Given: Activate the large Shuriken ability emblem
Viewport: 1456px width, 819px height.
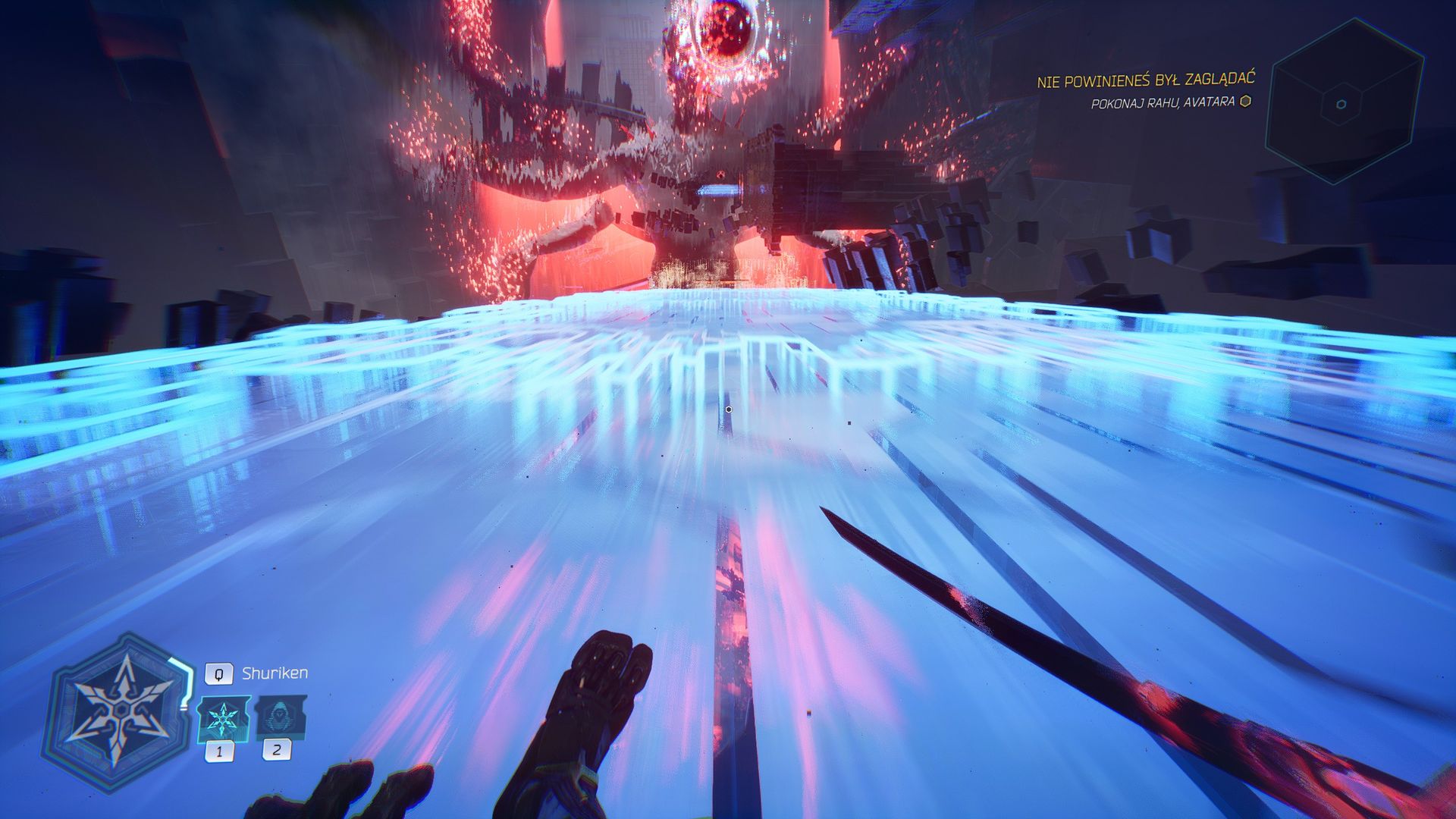Looking at the screenshot, I should (119, 712).
